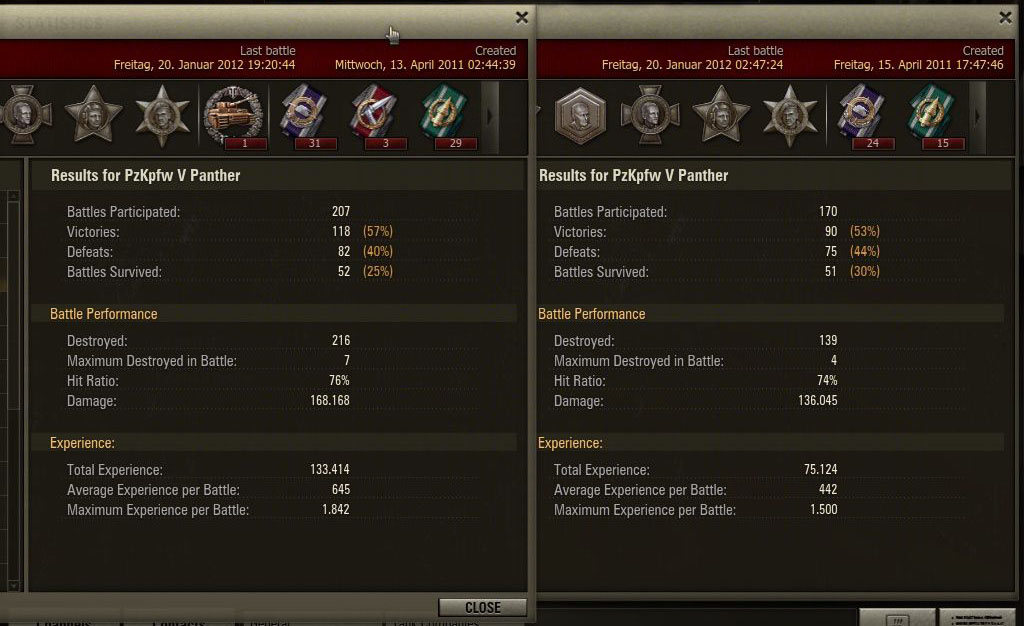Choose the red ribbon medal with count 3
Viewport: 1024px width, 626px height.
[x=373, y=114]
